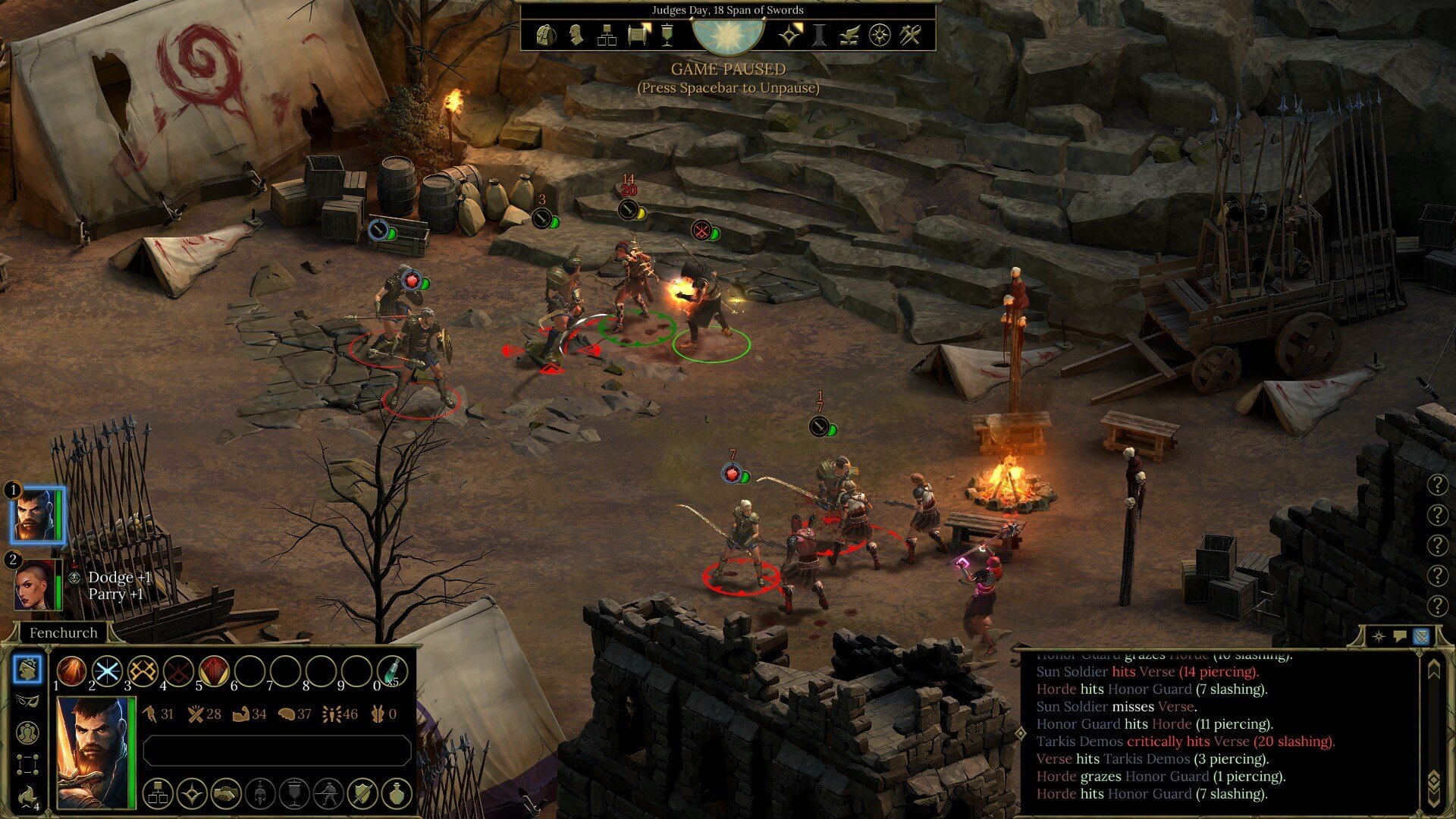Open the talent tree hierarchy icon

(607, 35)
